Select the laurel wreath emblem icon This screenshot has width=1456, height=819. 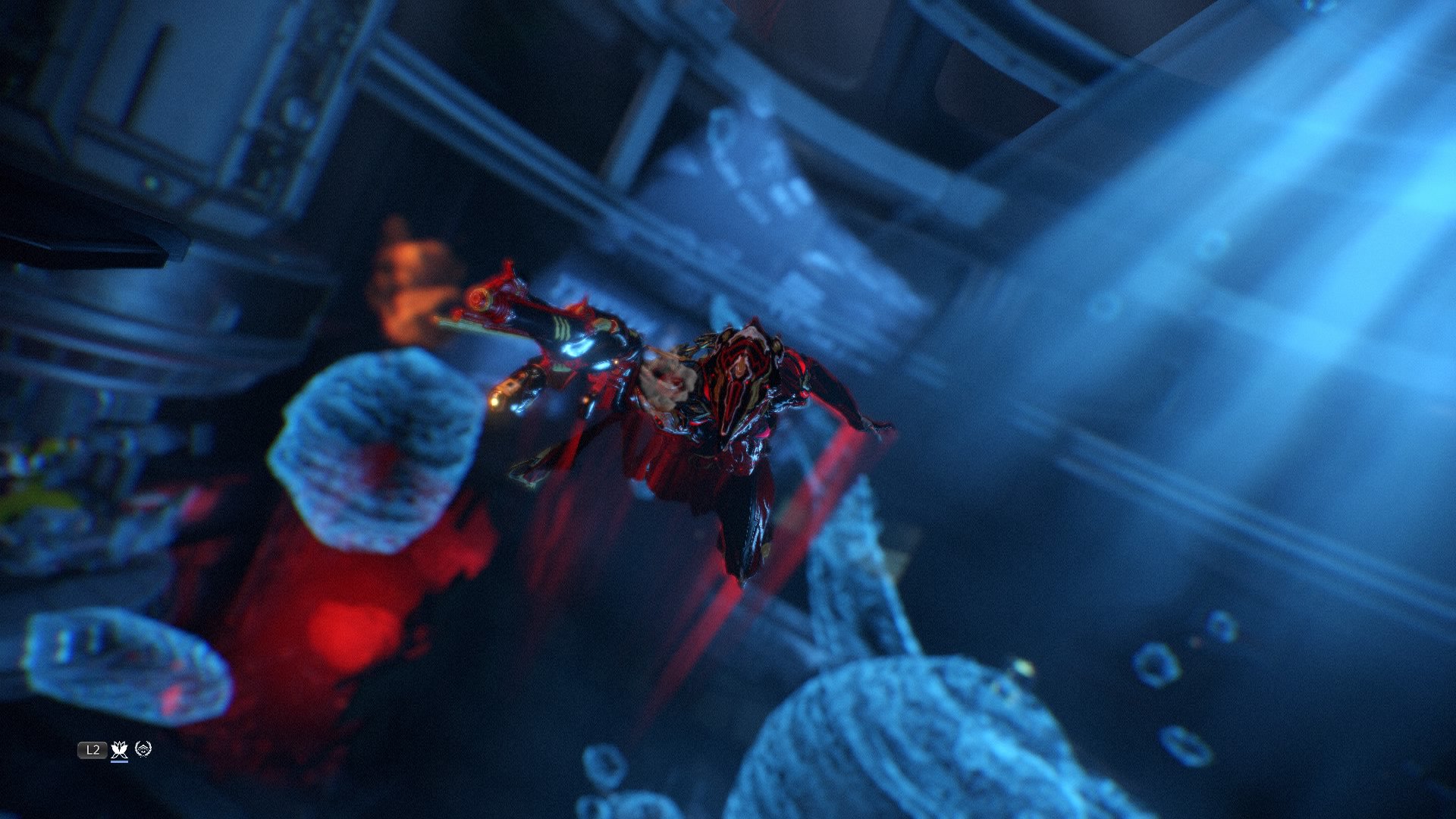click(144, 748)
